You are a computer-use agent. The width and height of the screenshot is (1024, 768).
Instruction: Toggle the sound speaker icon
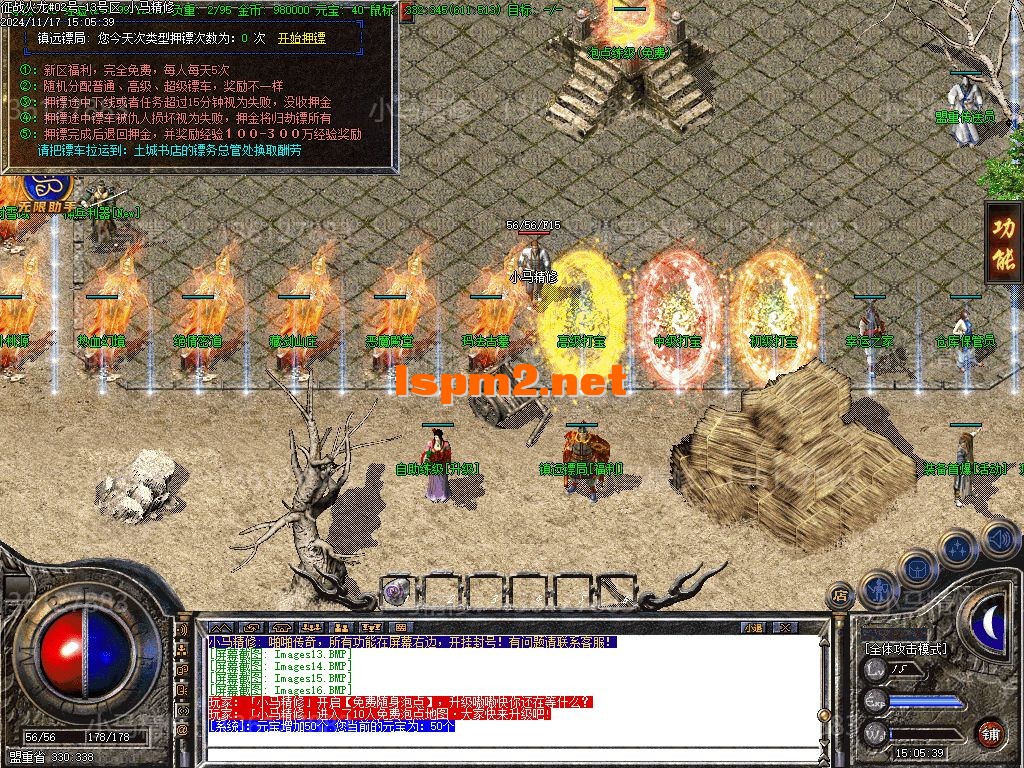pos(999,538)
